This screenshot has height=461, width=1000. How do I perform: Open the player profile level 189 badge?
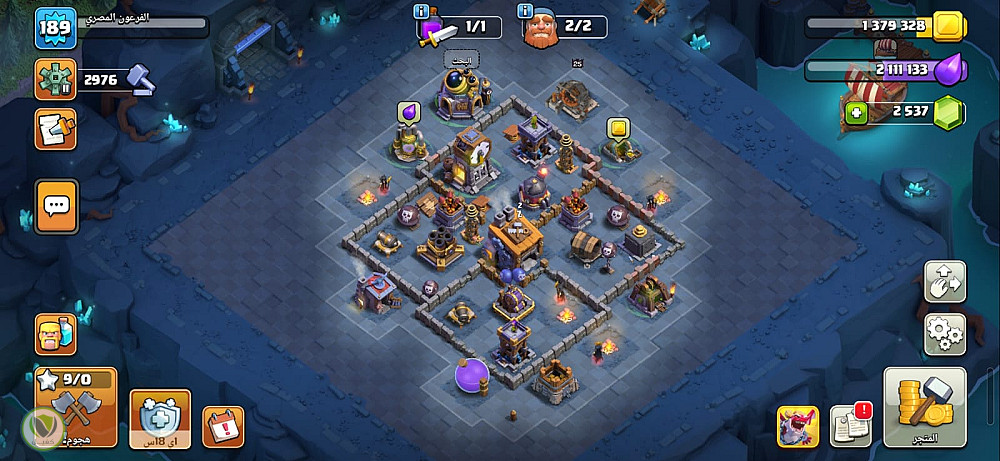tap(54, 27)
